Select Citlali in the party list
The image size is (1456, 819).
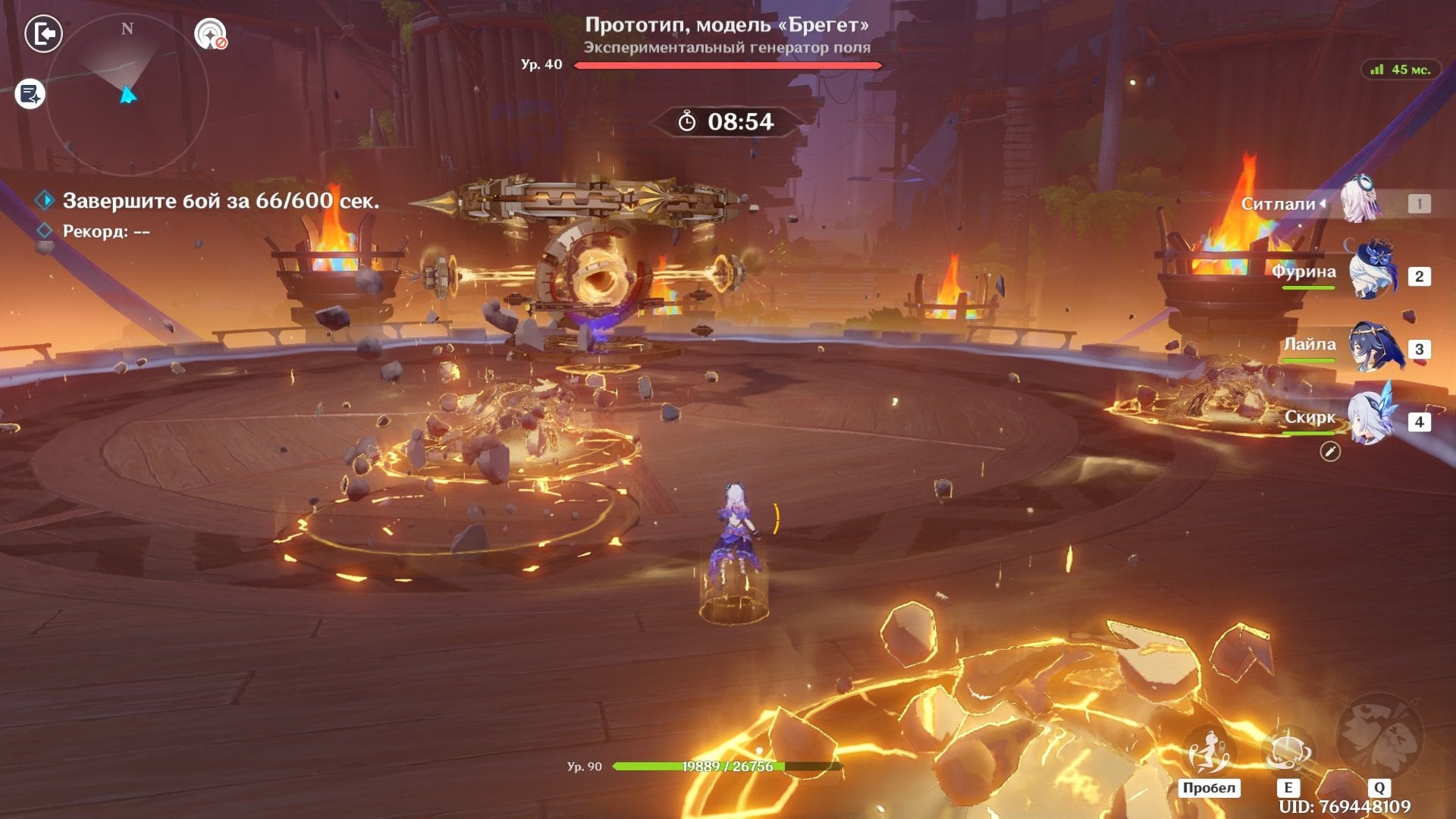[x=1360, y=202]
